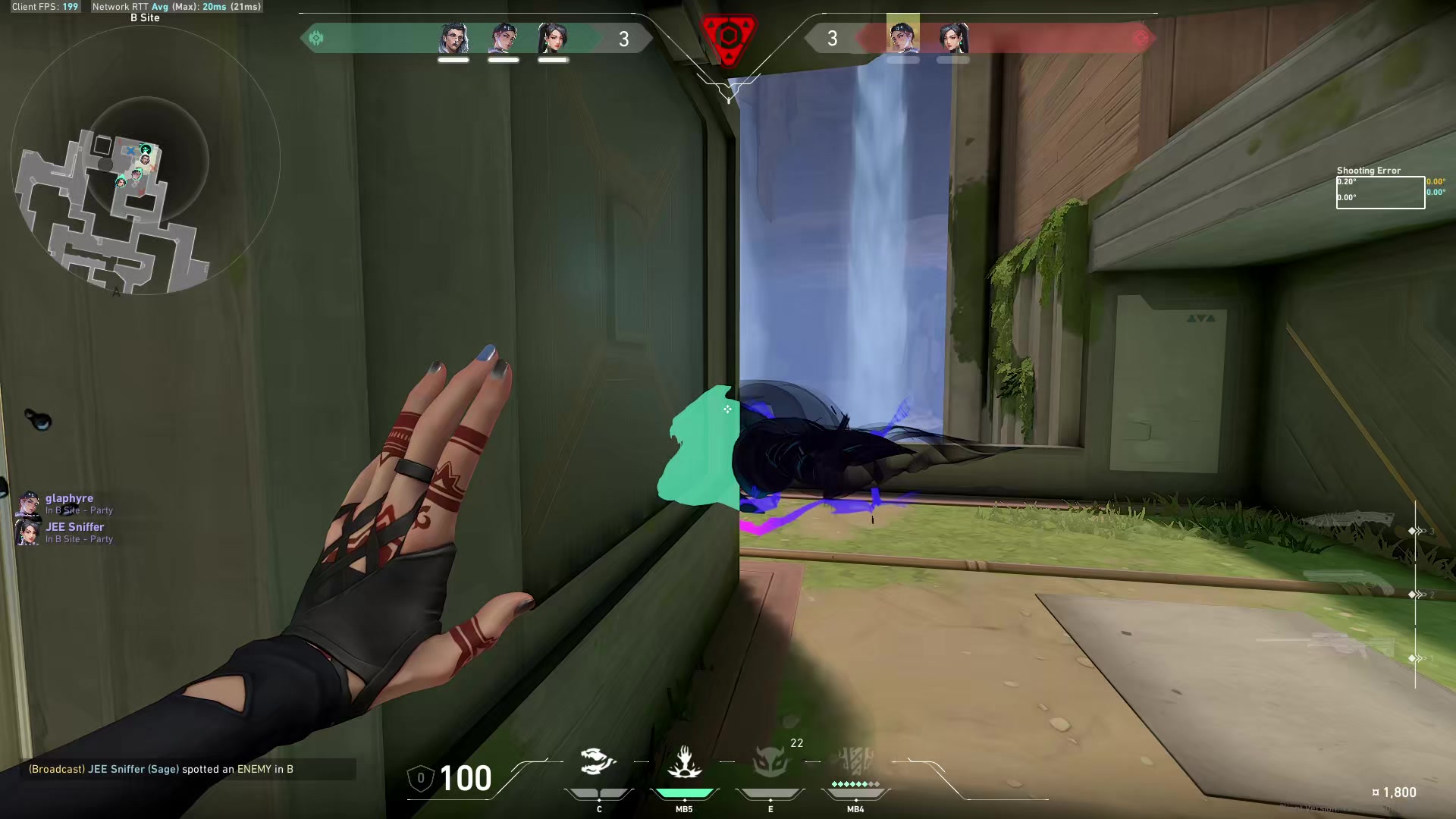This screenshot has height=819, width=1456.
Task: Click the broadcast message about ENEMY in B
Action: tap(161, 769)
